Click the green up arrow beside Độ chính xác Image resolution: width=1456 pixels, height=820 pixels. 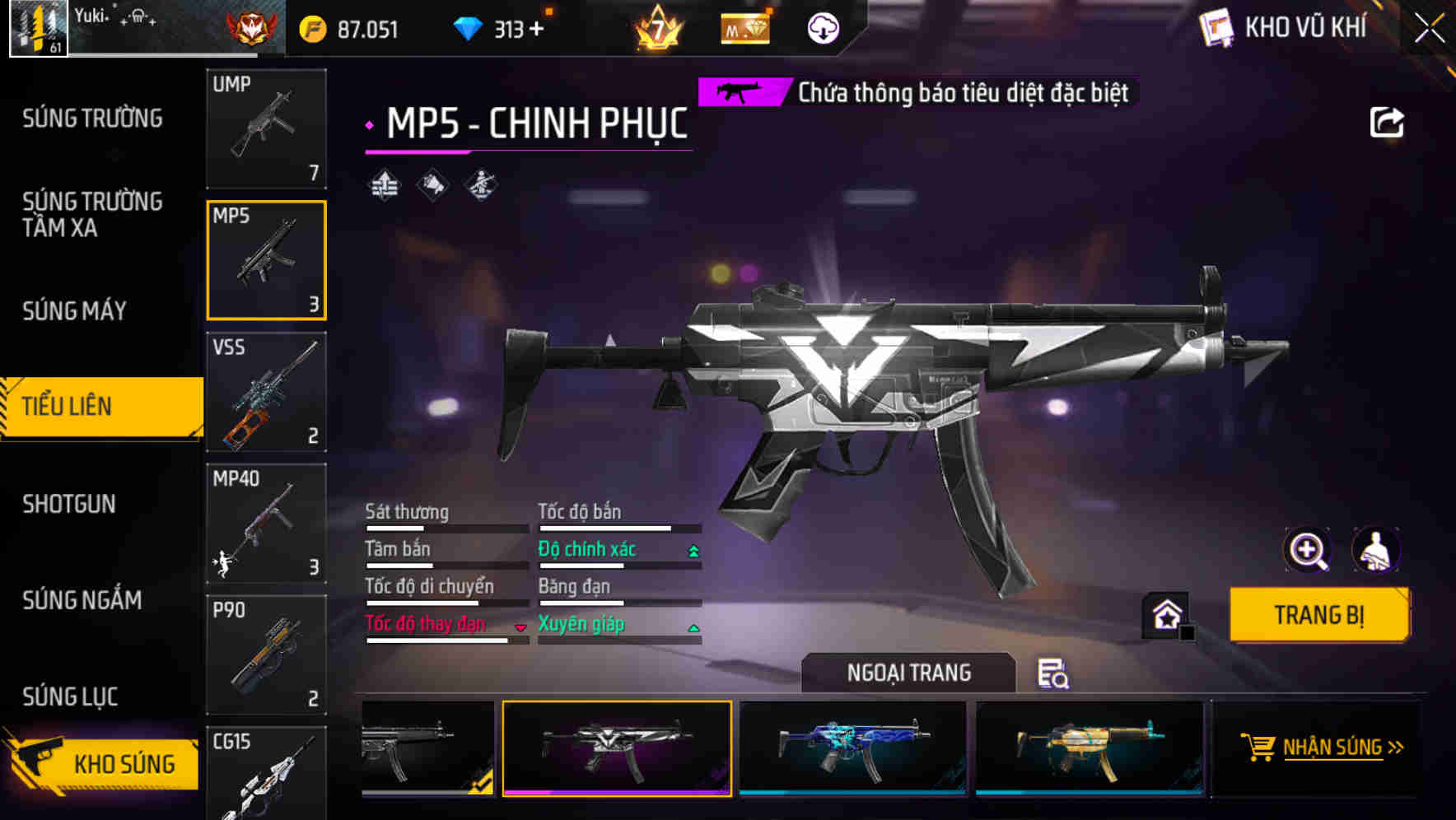click(x=692, y=550)
